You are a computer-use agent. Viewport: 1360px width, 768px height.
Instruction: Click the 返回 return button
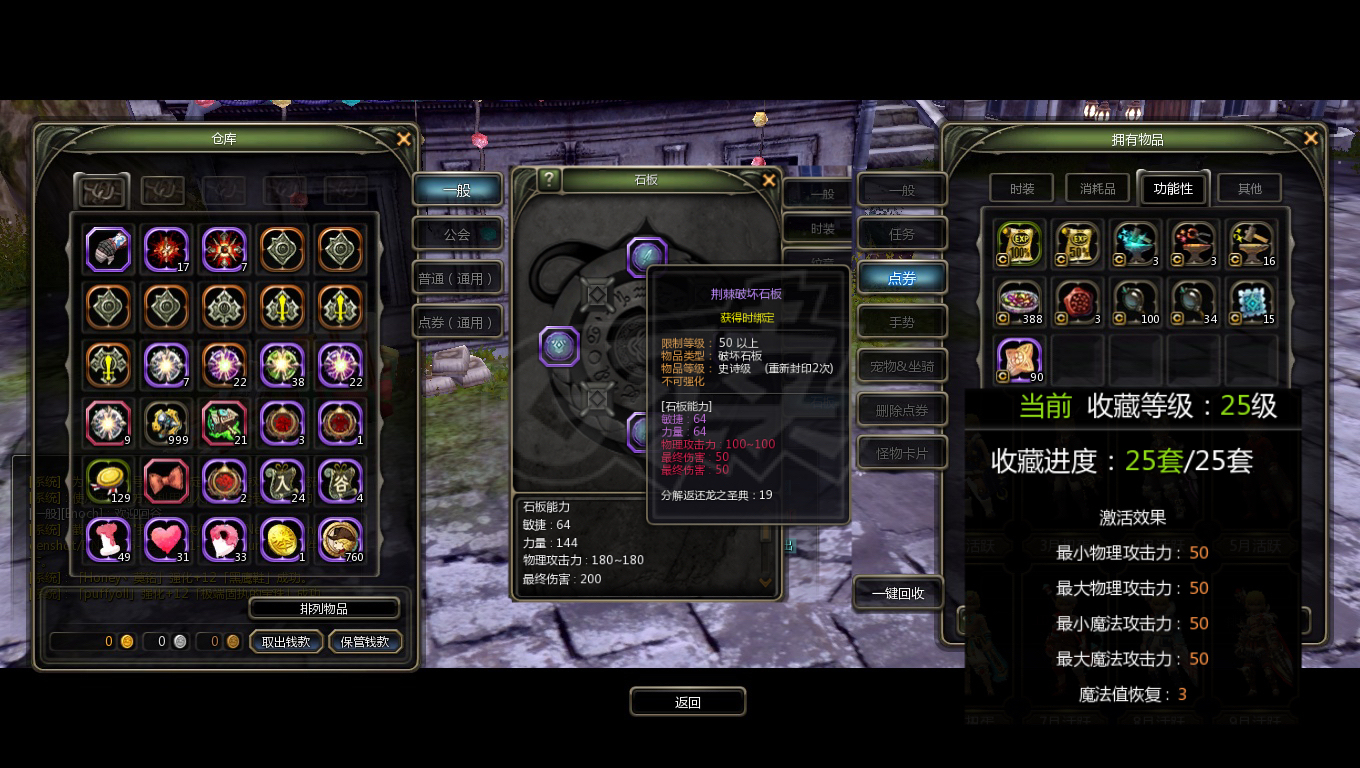[688, 702]
